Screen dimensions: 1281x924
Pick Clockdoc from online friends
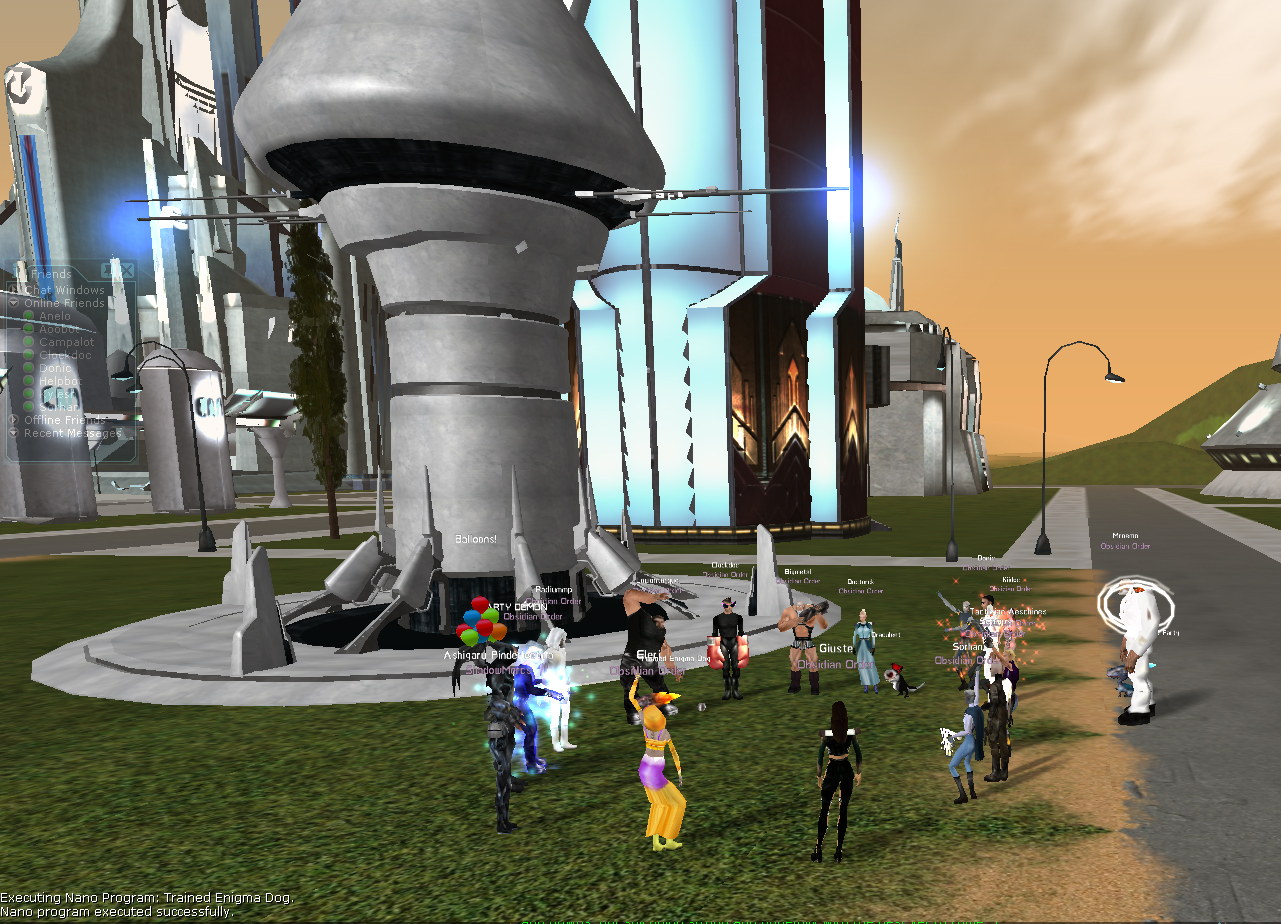65,355
